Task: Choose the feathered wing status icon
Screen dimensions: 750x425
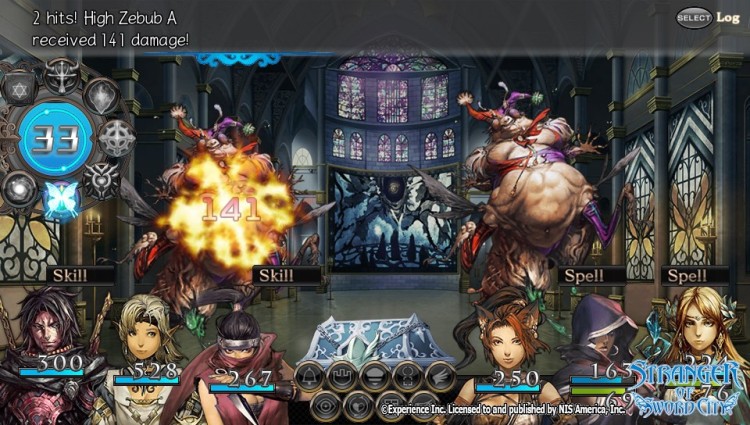Action: tap(440, 376)
